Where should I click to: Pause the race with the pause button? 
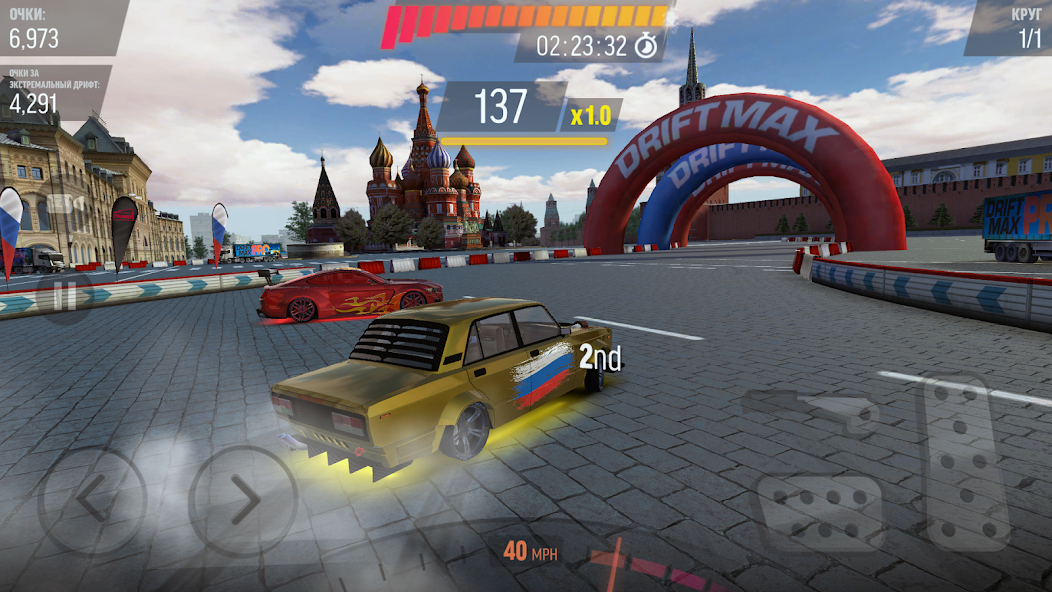[63, 297]
